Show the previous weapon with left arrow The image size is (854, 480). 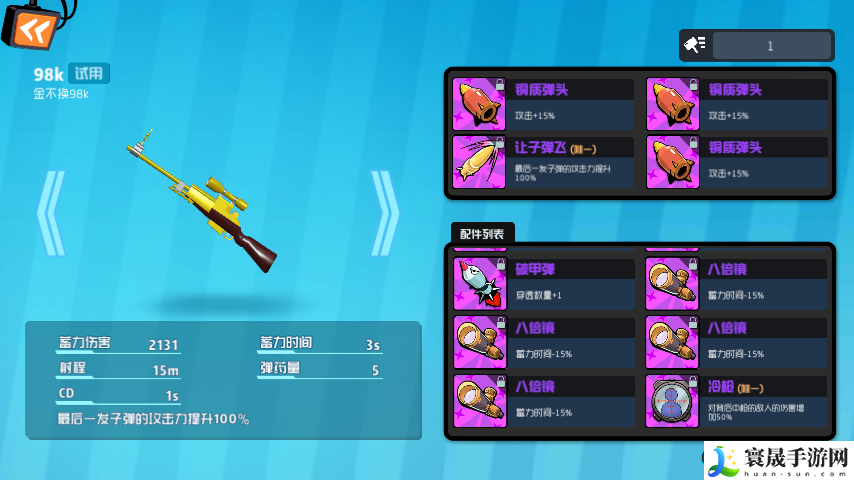coord(51,213)
